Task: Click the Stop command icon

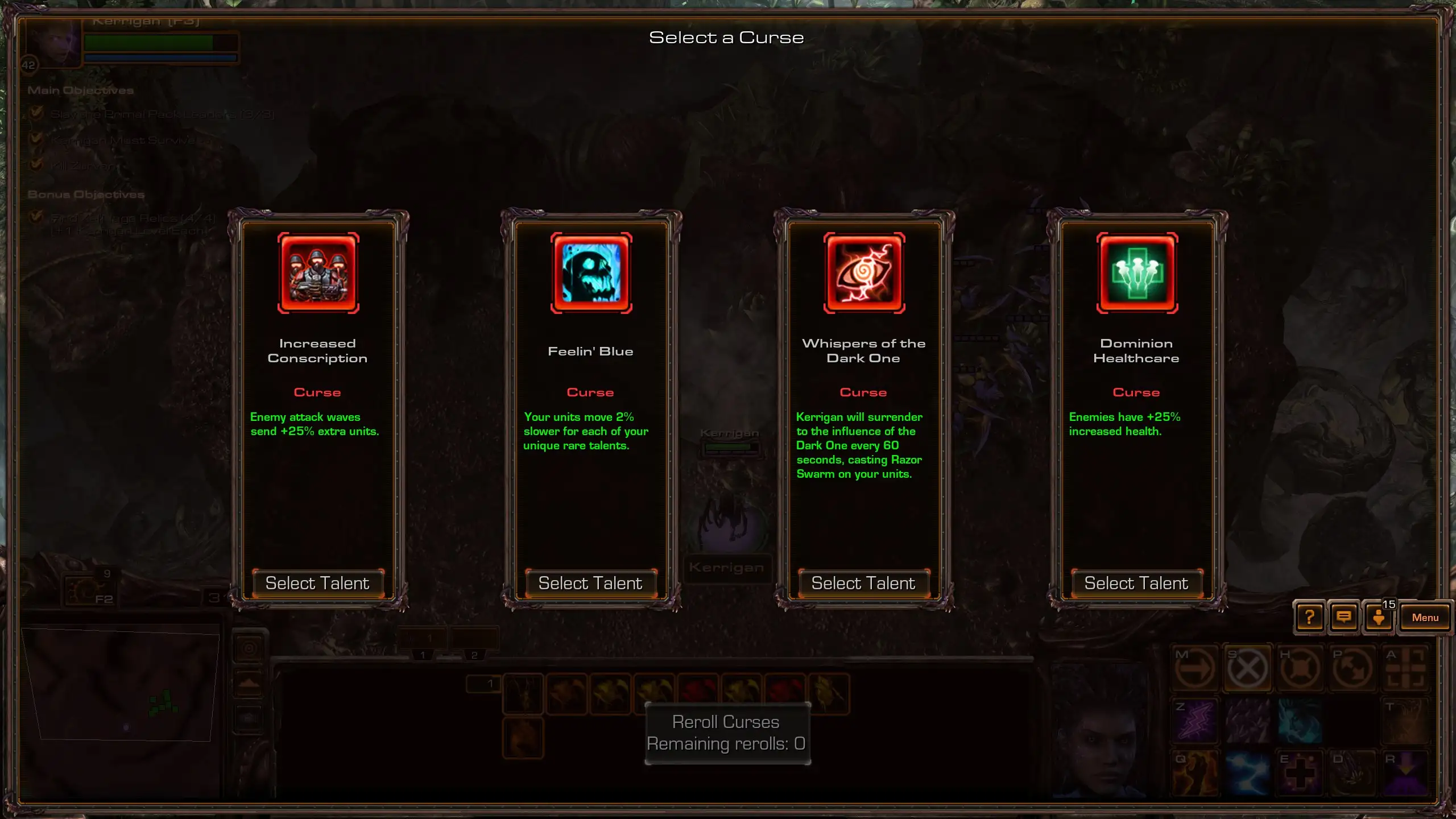Action: pos(1247,668)
